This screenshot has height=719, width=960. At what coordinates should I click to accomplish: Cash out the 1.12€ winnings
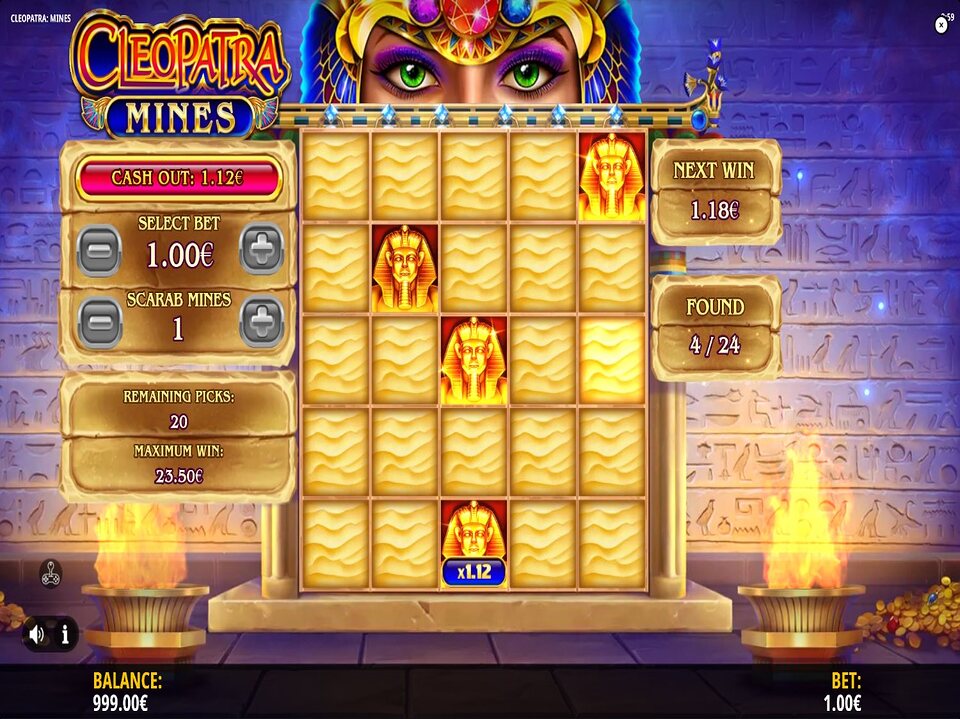click(179, 178)
